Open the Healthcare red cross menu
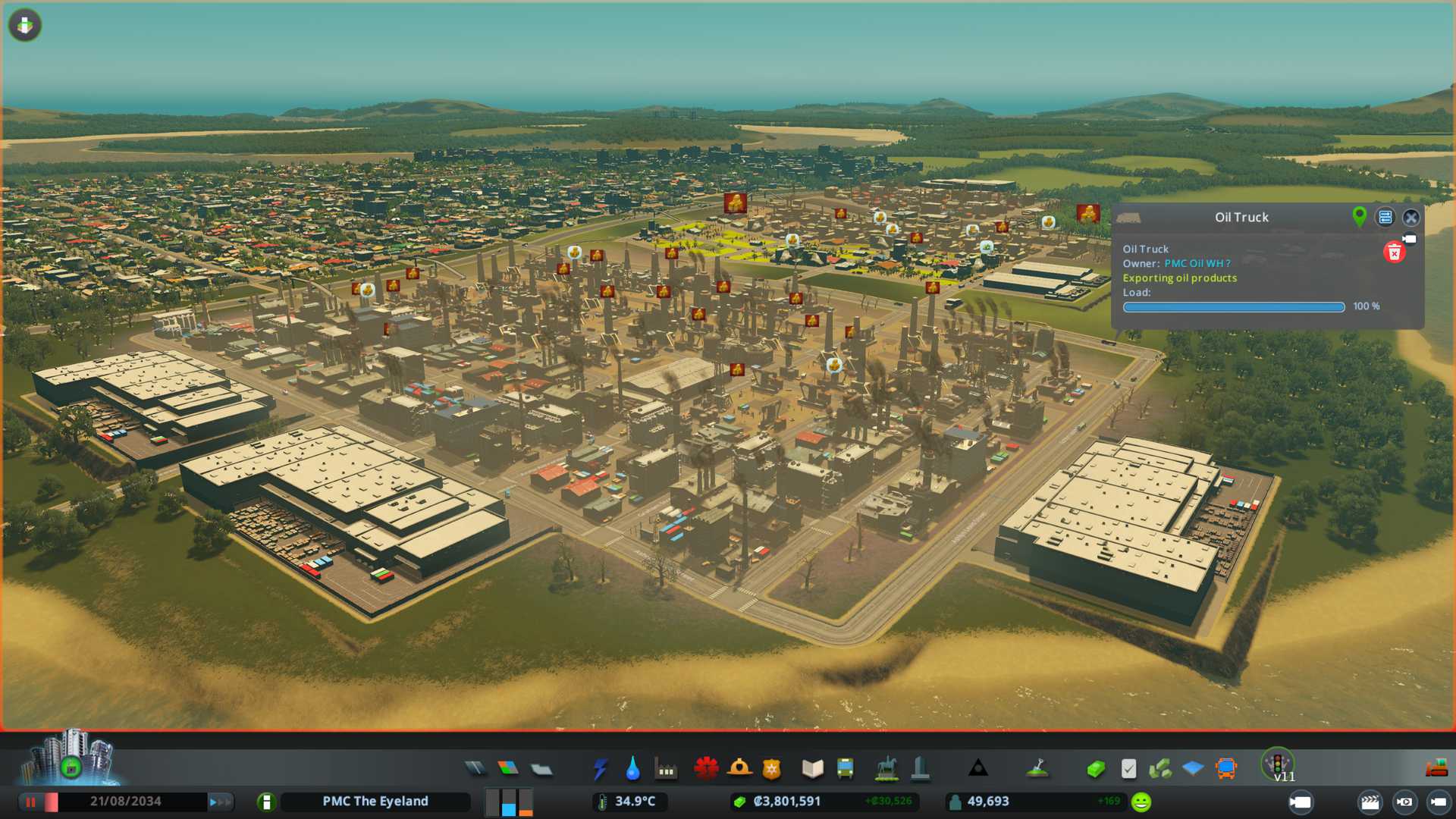 tap(706, 769)
